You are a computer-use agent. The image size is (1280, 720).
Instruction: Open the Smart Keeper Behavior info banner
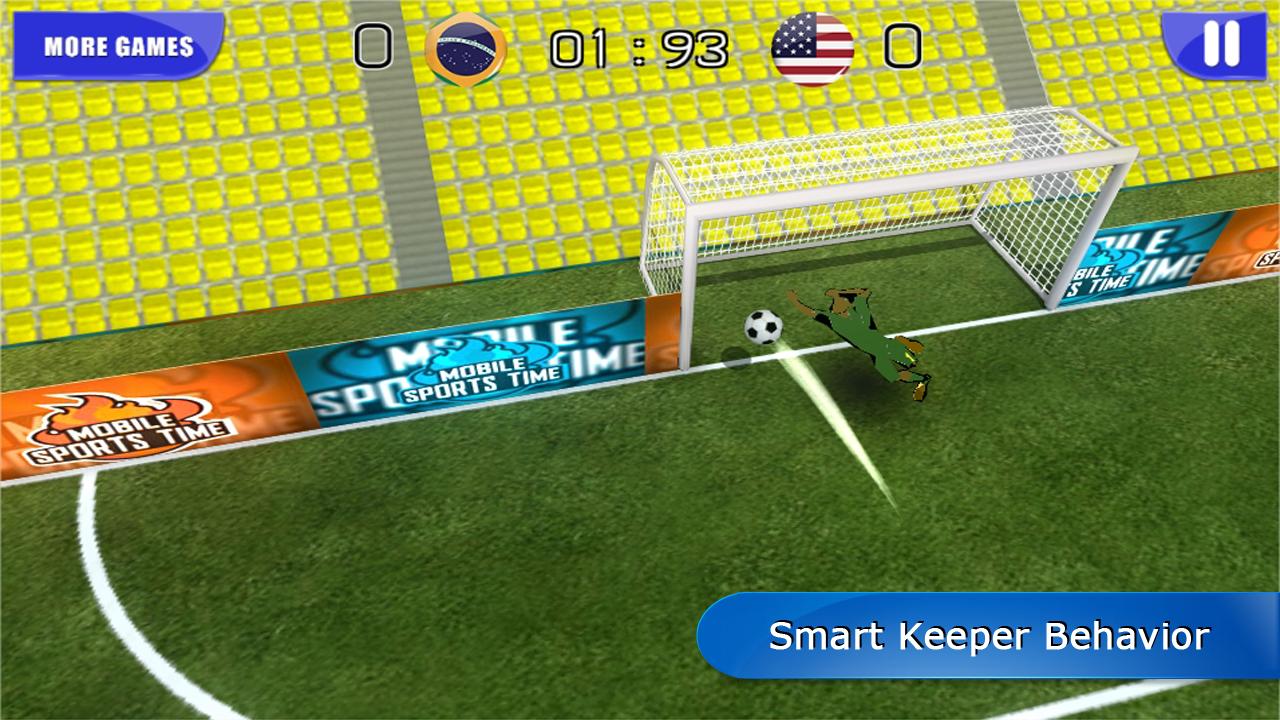(x=990, y=634)
